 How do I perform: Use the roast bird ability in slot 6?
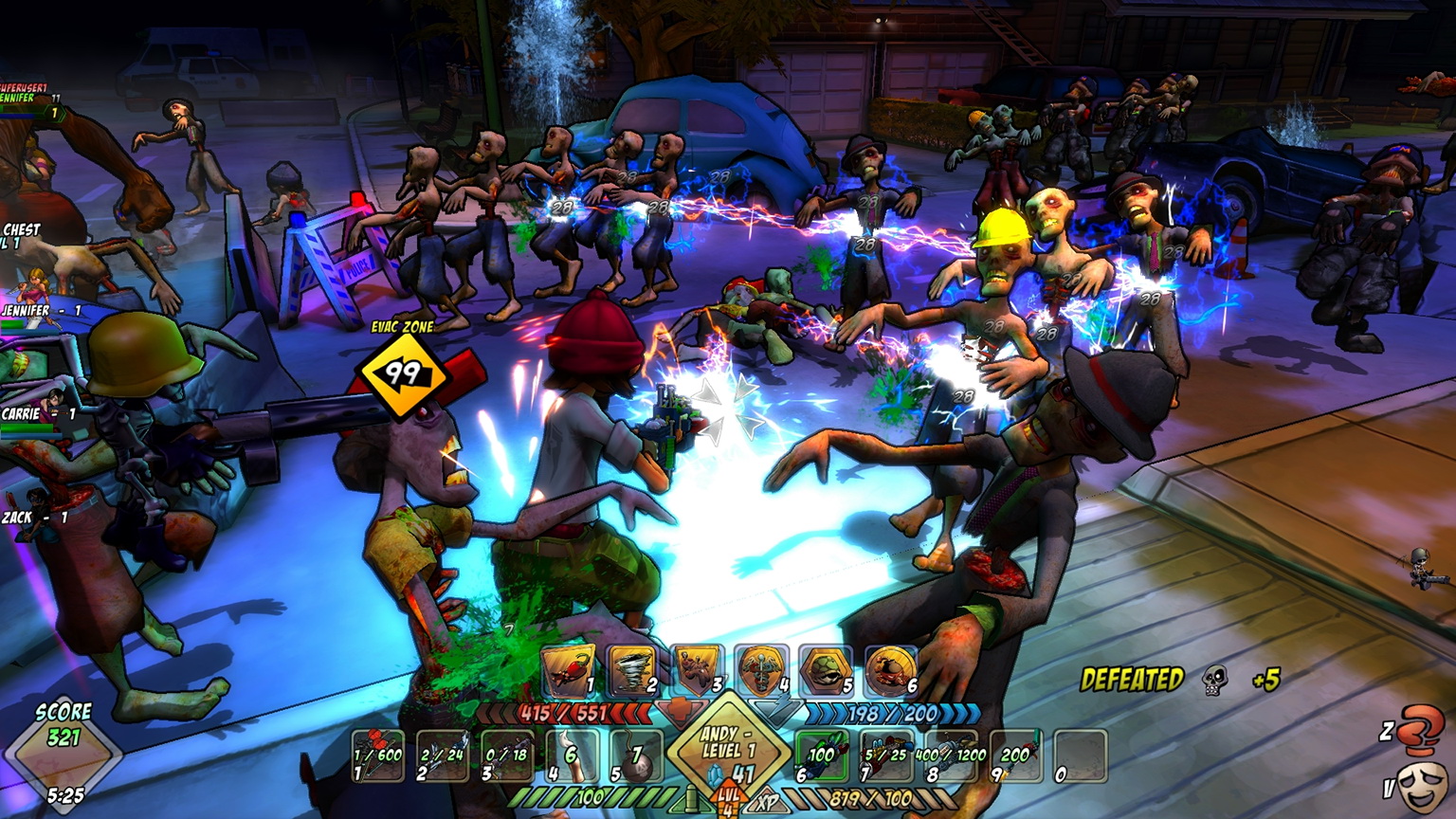[x=890, y=671]
